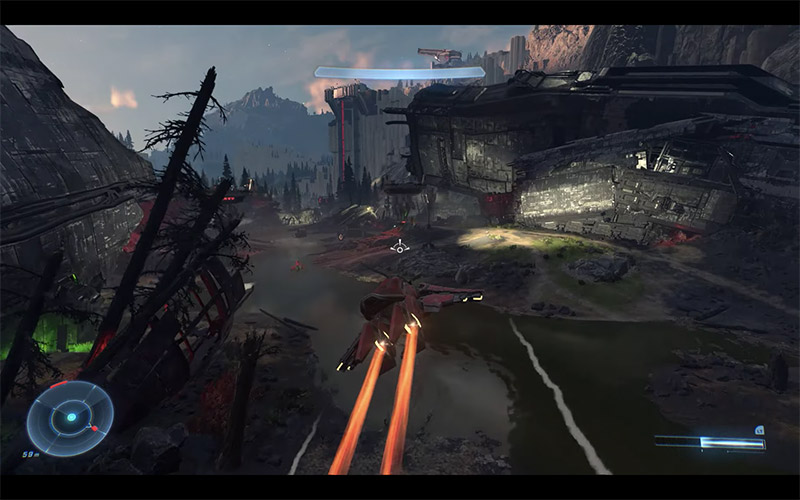Select the red enemy blip on the radar
800x500 pixels.
tap(93, 429)
